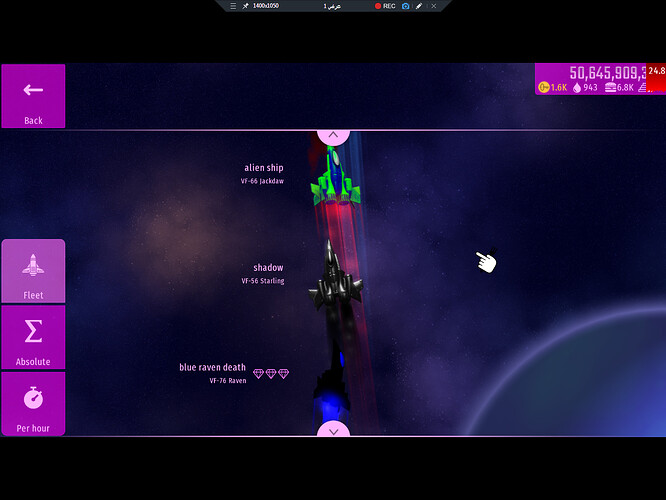Take a screenshot with the camera icon
The height and width of the screenshot is (500, 666).
(406, 6)
